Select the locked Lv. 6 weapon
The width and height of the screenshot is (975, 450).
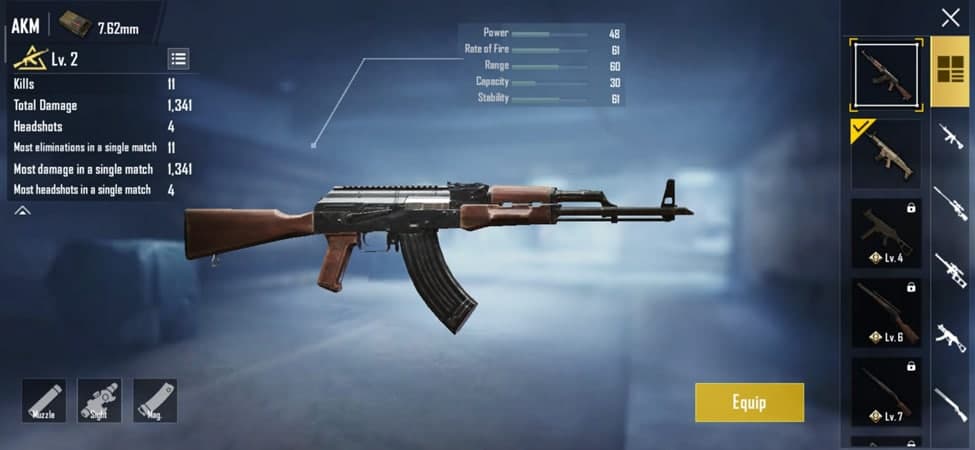(x=885, y=312)
